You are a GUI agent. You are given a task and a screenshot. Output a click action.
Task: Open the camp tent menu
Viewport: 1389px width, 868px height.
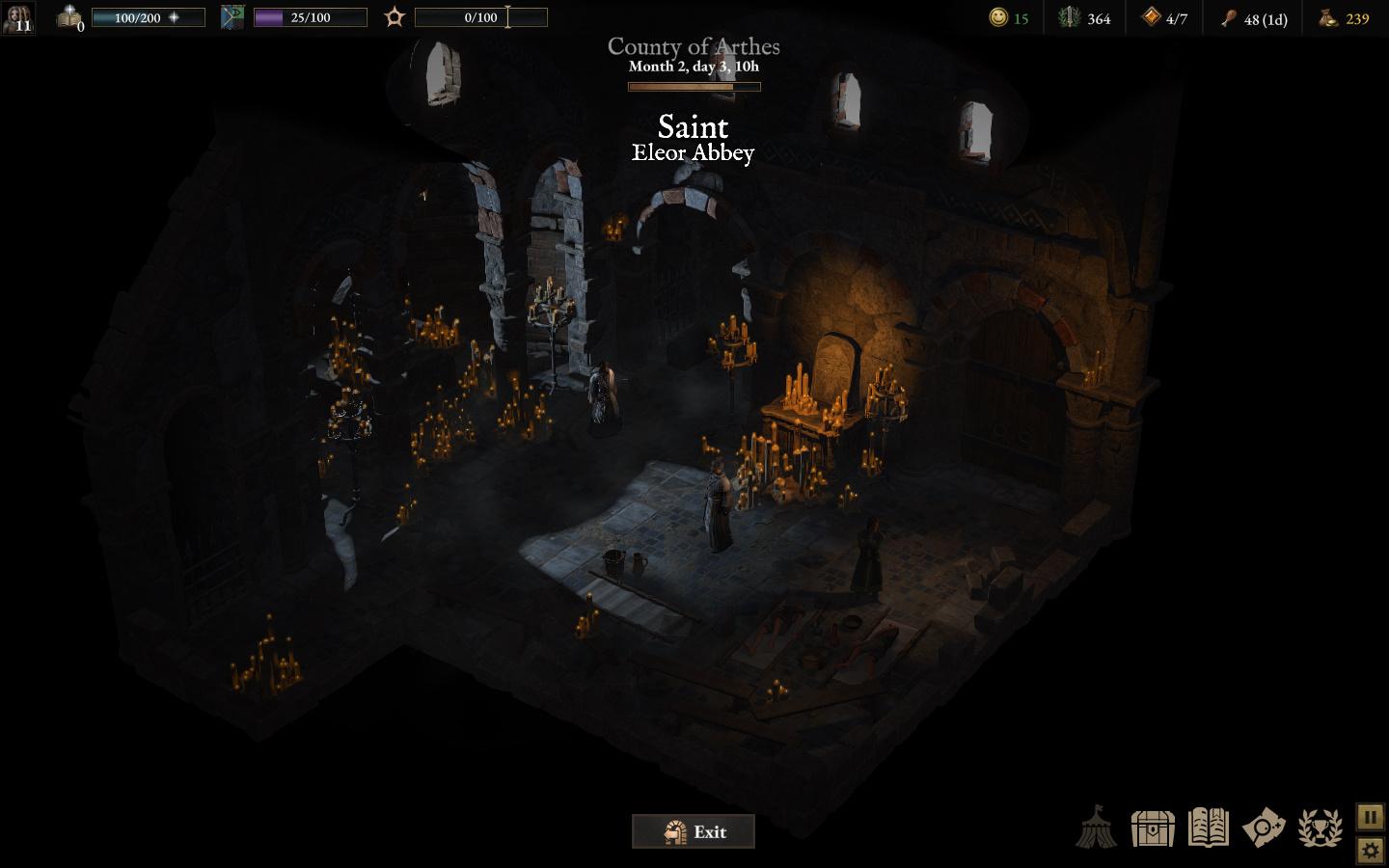pyautogui.click(x=1097, y=827)
